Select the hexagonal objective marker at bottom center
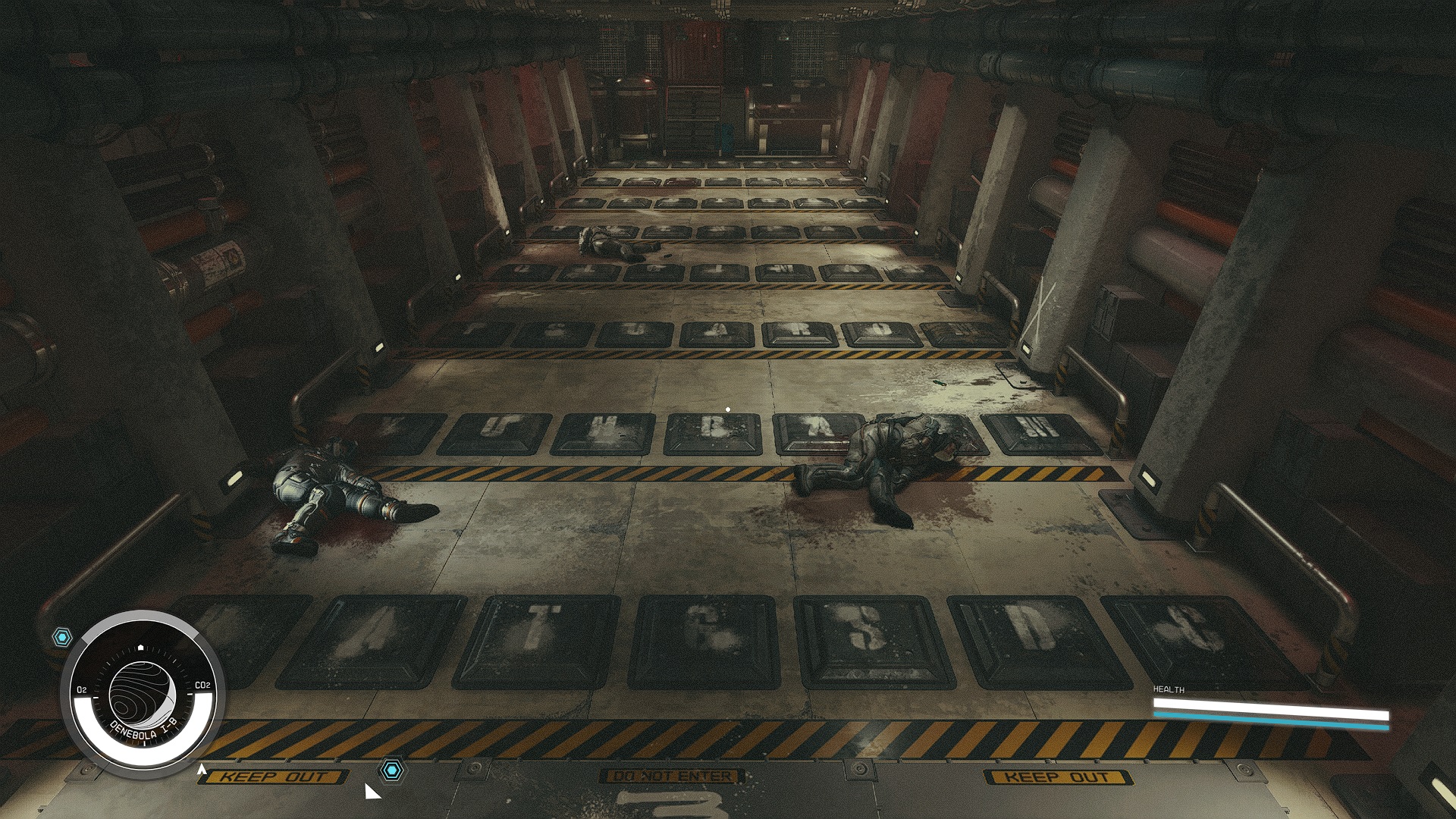This screenshot has width=1456, height=819. (391, 770)
